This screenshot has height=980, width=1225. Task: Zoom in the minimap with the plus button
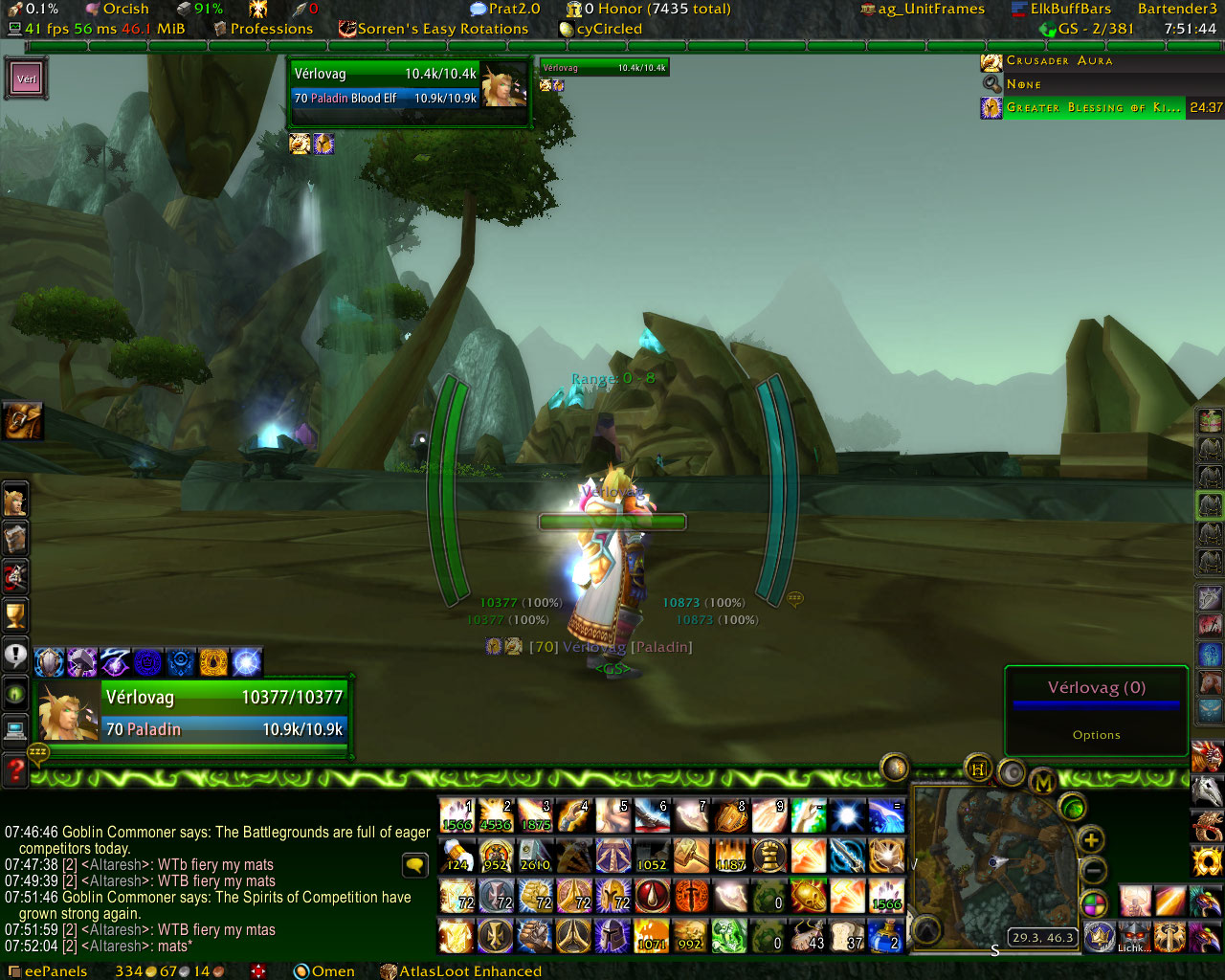tap(1091, 840)
